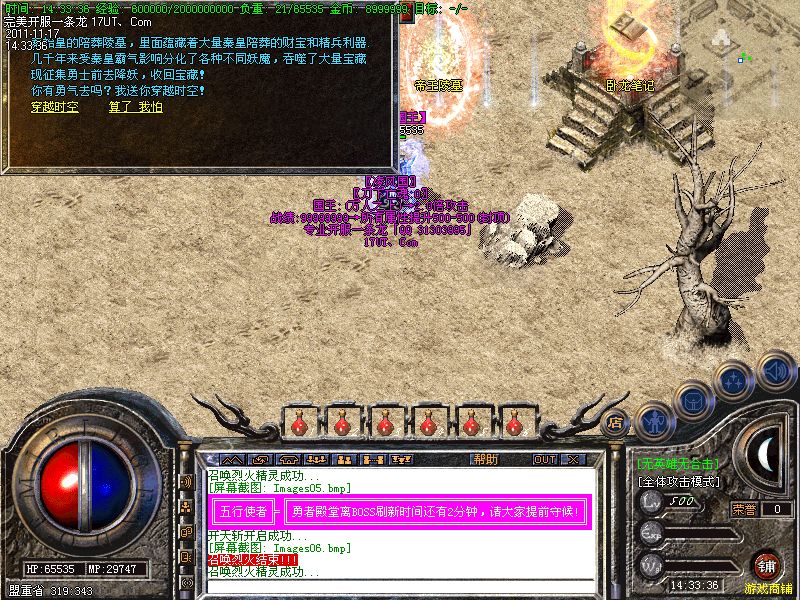Viewport: 800px width, 600px height.
Task: Open the bag inventory round button
Action: coord(693,400)
